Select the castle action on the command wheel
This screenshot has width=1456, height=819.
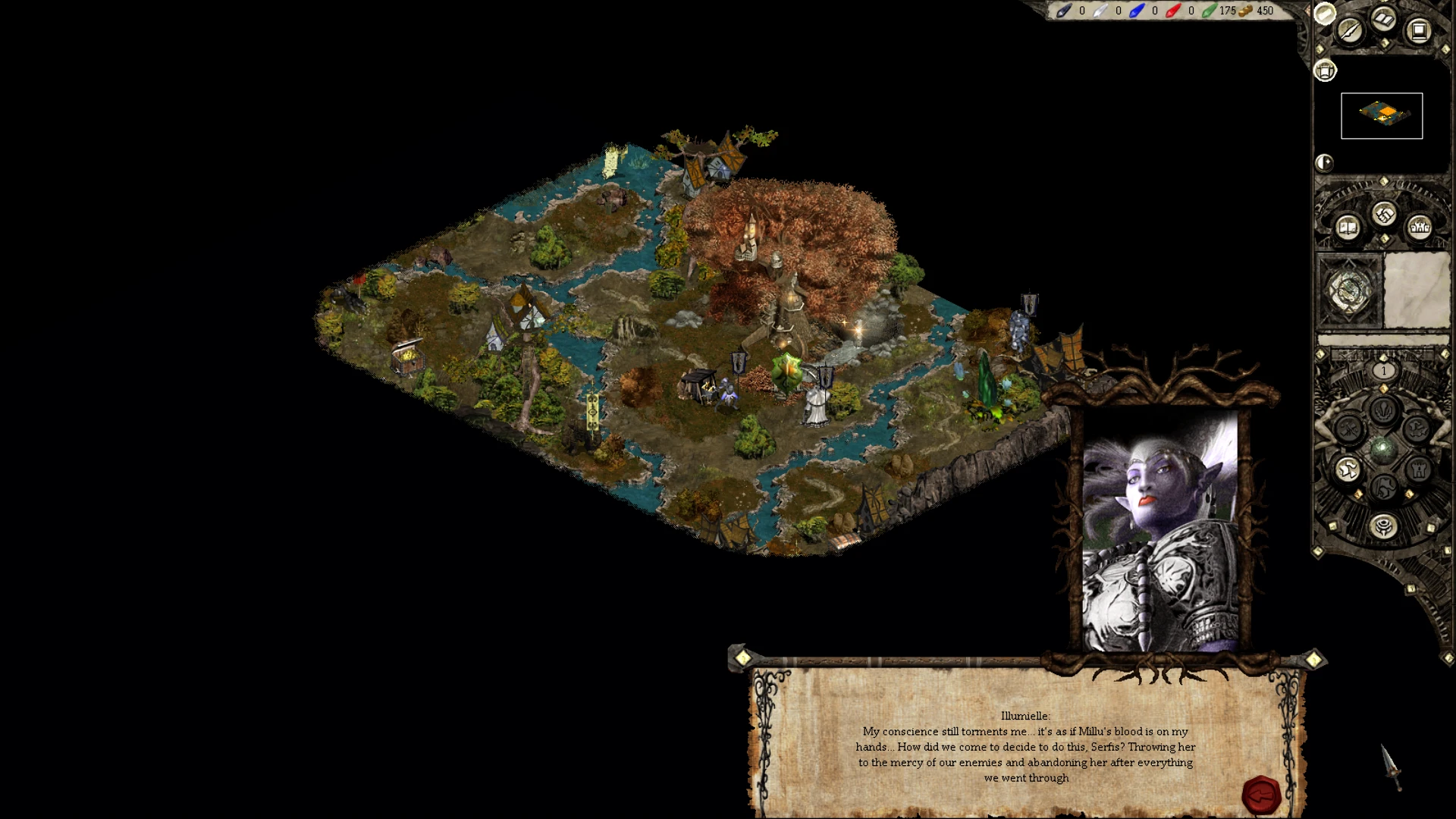(x=1419, y=469)
